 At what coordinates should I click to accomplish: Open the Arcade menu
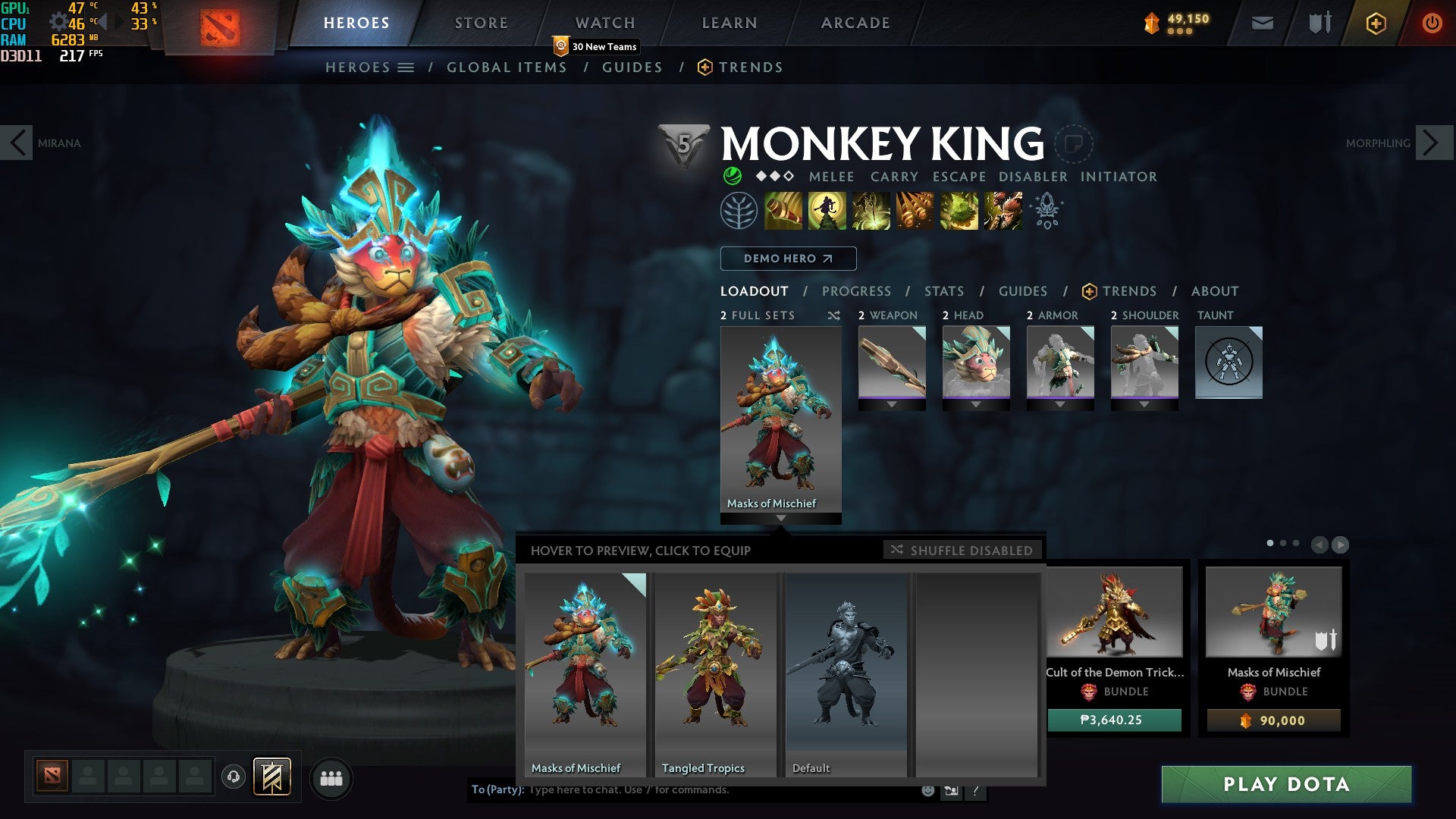(855, 23)
